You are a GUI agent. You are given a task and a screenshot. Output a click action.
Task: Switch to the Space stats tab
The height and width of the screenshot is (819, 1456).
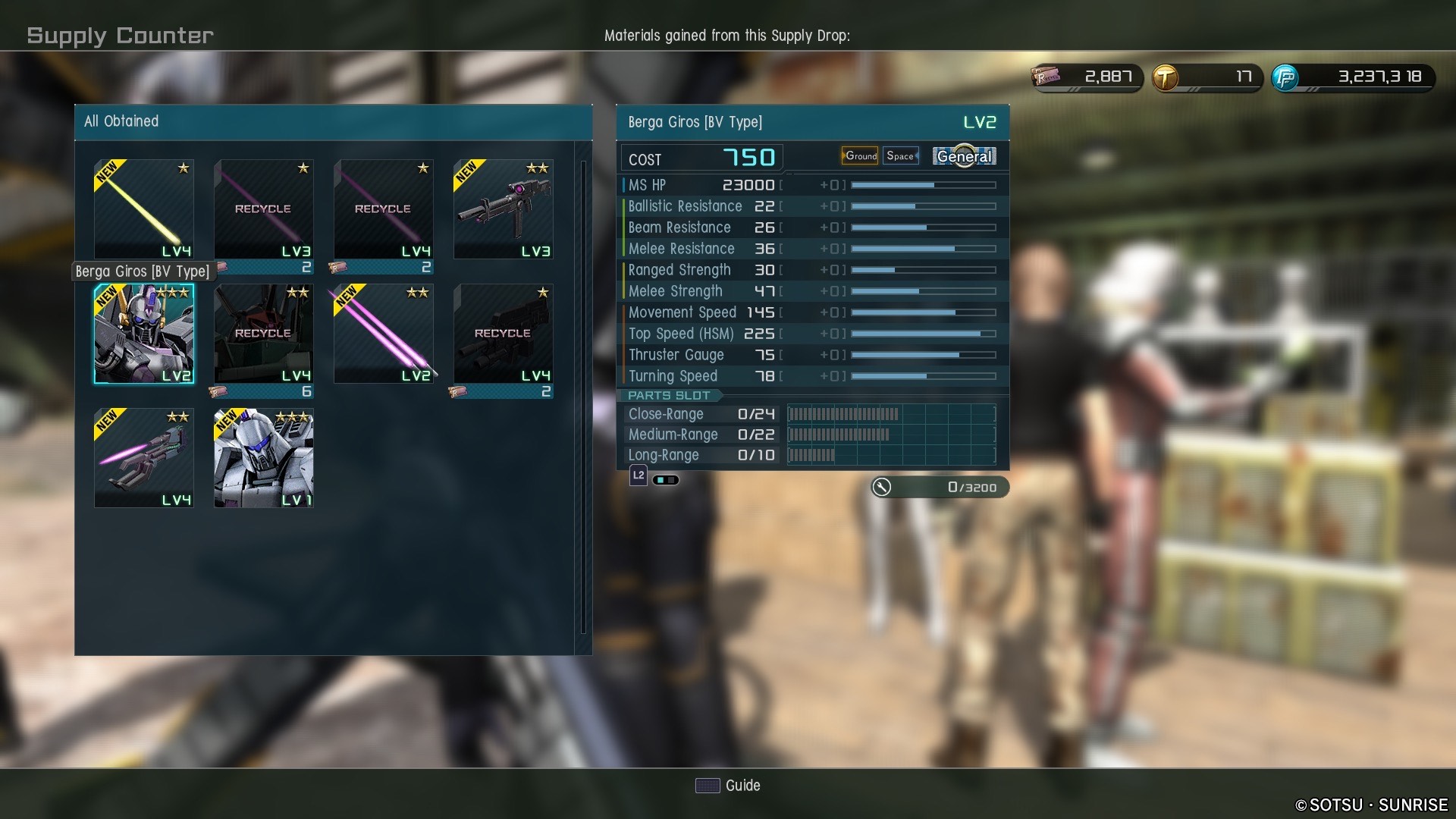click(x=900, y=156)
